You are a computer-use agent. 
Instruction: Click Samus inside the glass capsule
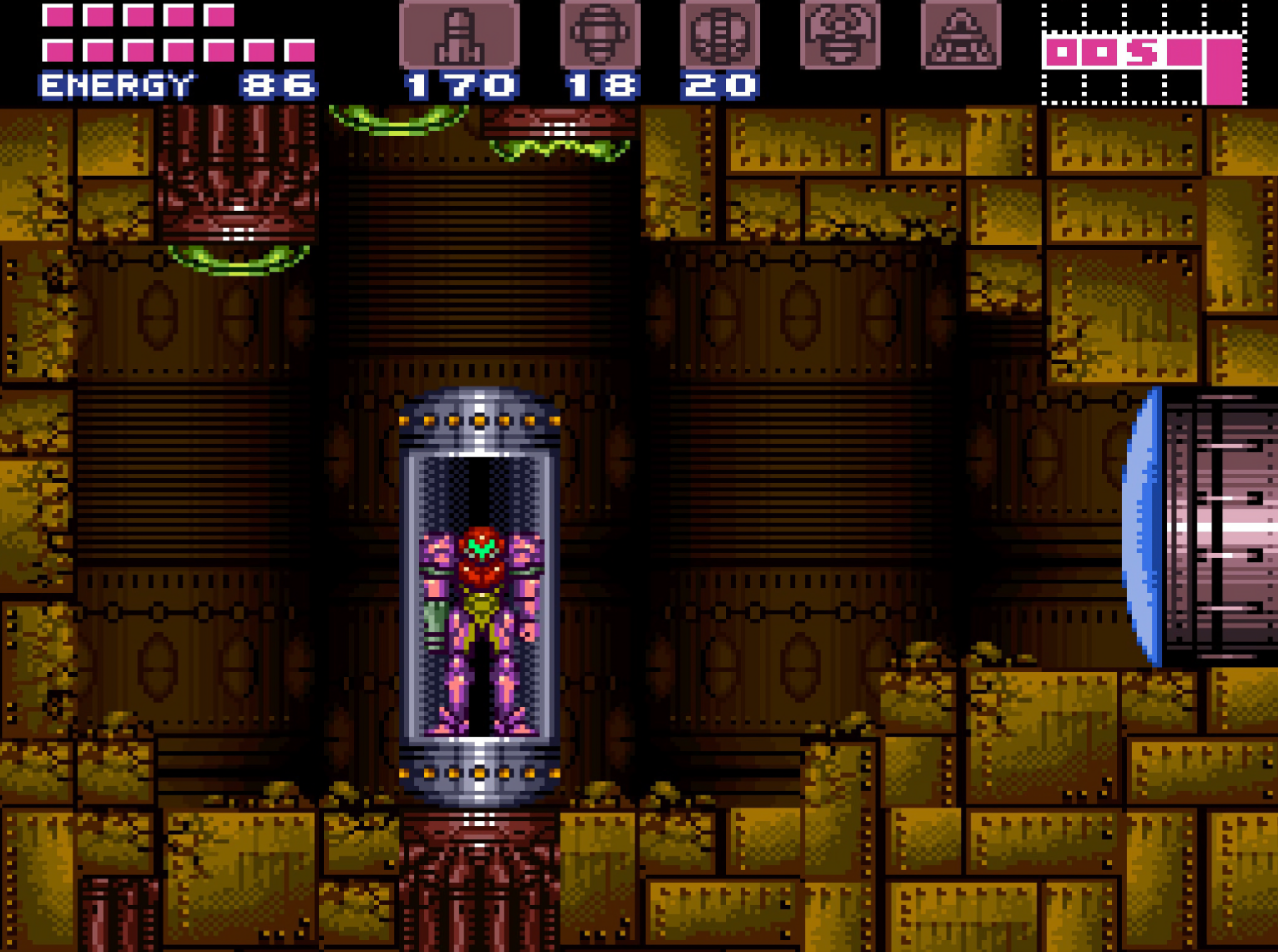479,624
